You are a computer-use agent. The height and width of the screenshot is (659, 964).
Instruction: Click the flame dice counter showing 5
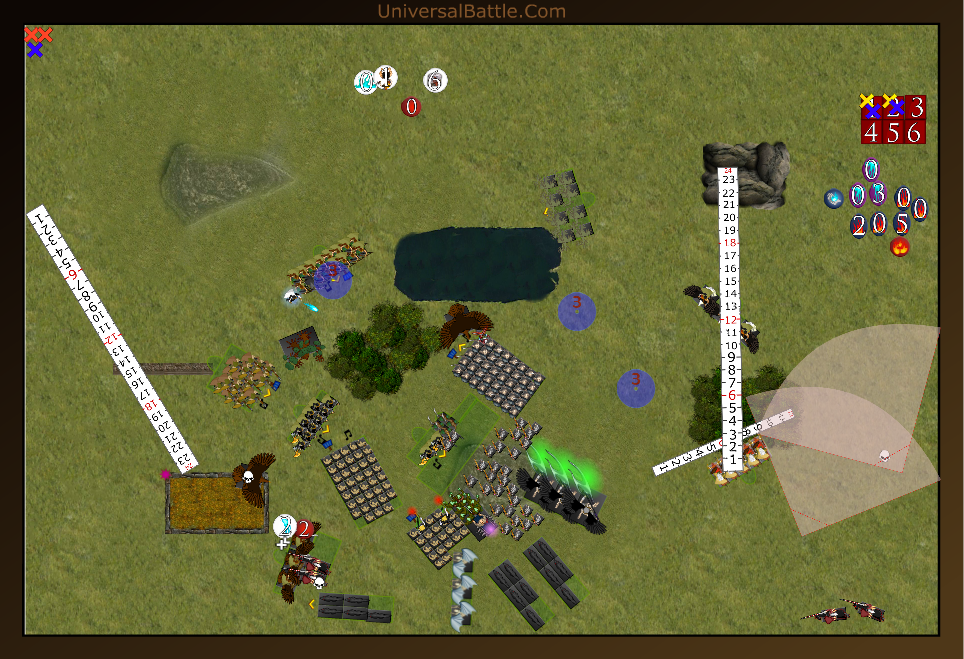901,224
